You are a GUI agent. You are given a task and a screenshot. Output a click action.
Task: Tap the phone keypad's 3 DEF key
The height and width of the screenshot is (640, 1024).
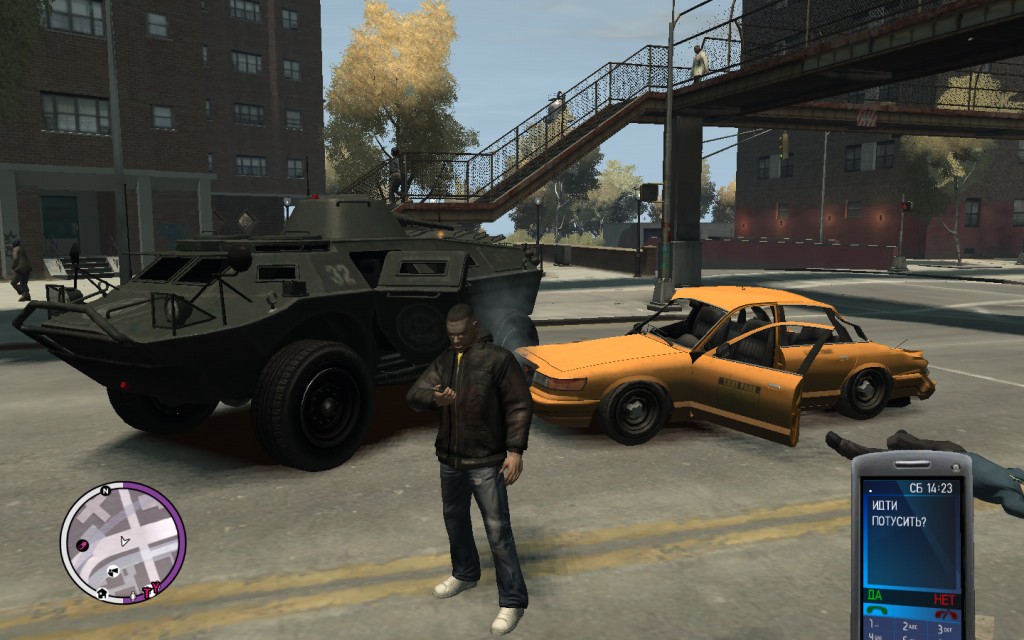[x=943, y=627]
